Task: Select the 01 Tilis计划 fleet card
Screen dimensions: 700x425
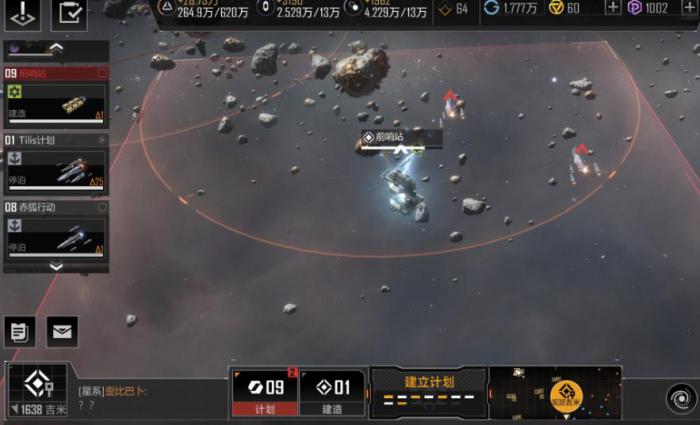Action: (56, 164)
